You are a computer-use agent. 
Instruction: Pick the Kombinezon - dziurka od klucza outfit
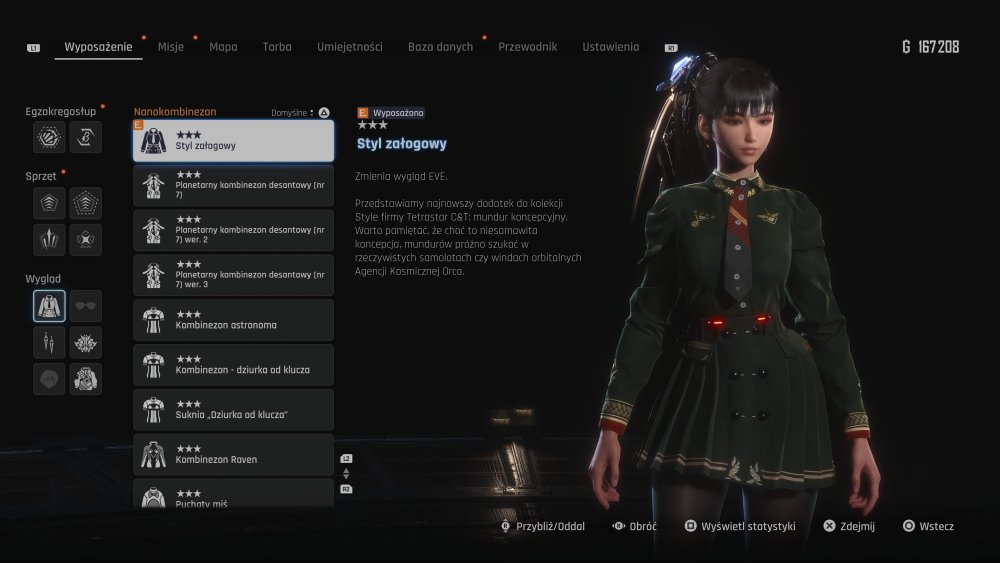coord(233,365)
